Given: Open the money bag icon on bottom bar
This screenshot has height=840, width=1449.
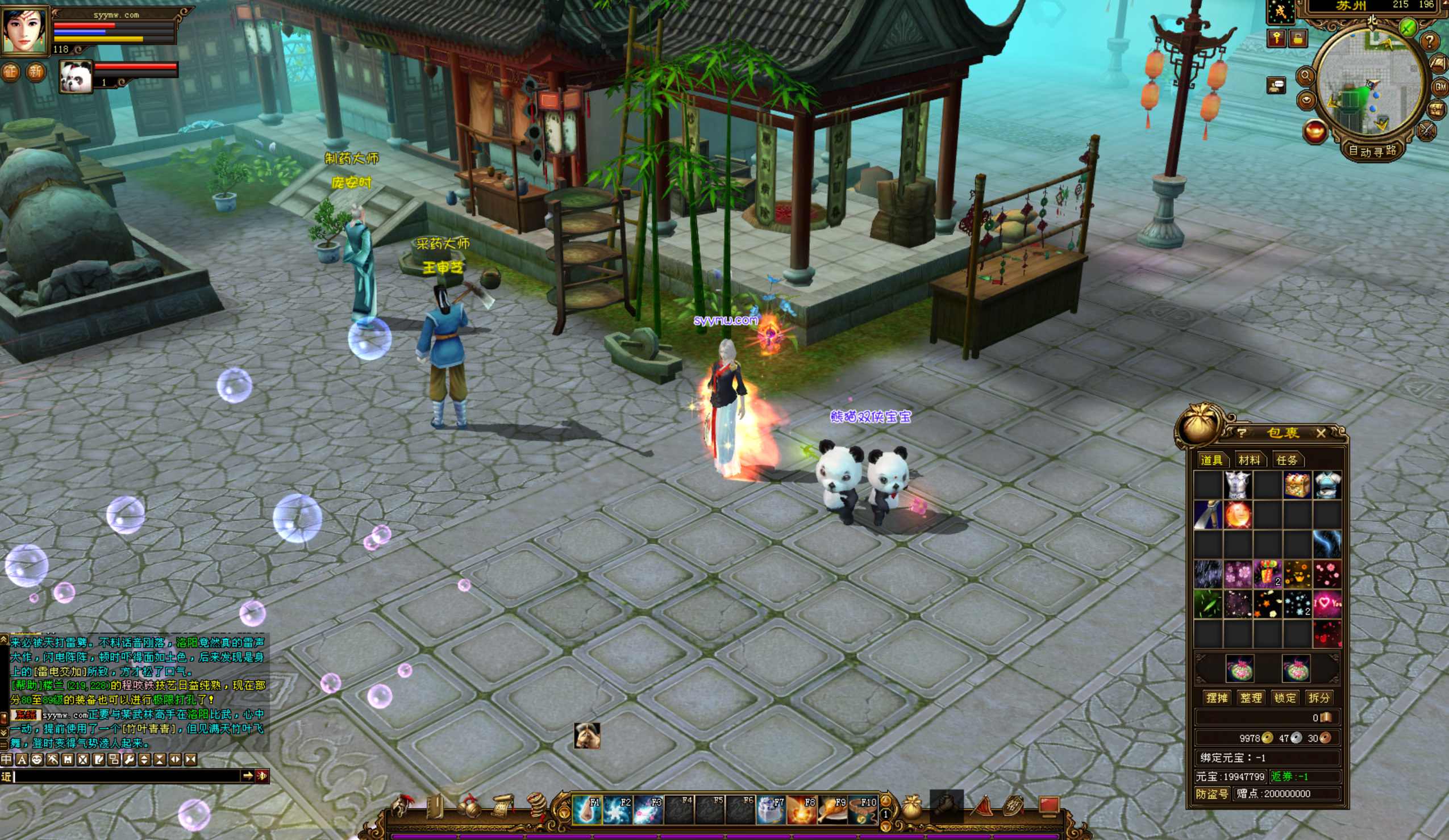Looking at the screenshot, I should click(x=911, y=807).
